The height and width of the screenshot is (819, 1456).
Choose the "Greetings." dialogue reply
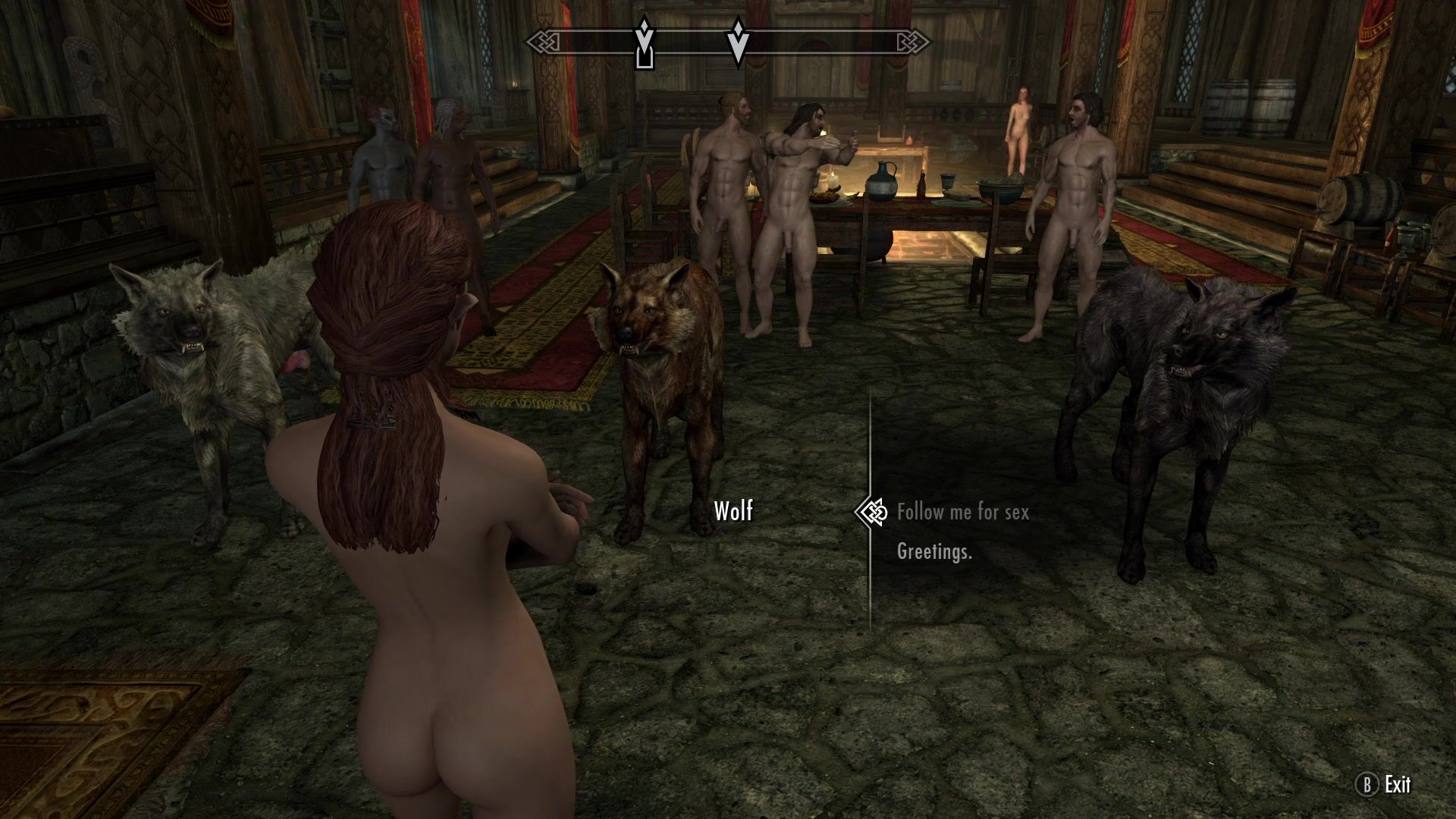tap(934, 551)
